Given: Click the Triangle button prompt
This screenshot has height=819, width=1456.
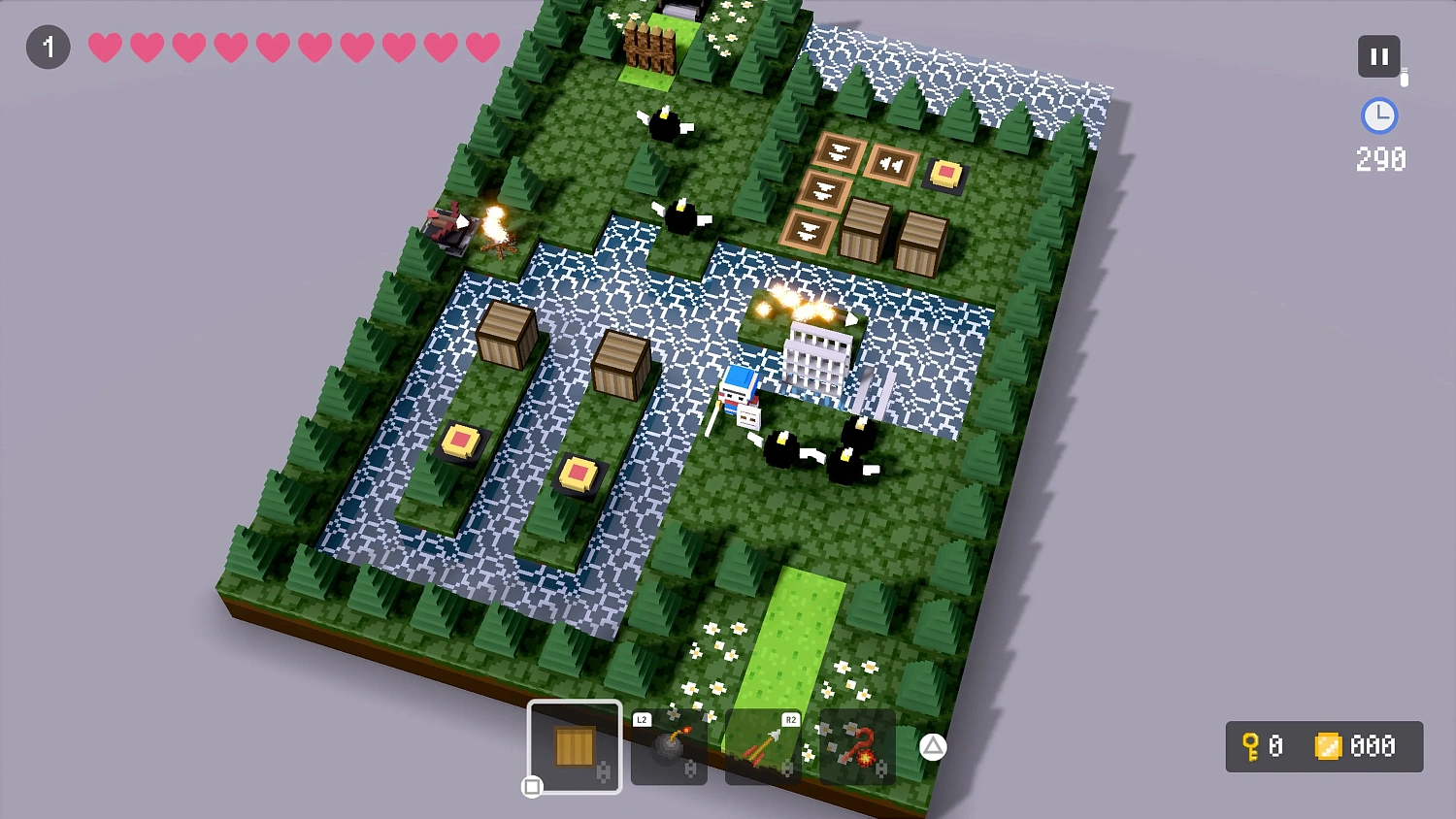Looking at the screenshot, I should click(x=933, y=747).
